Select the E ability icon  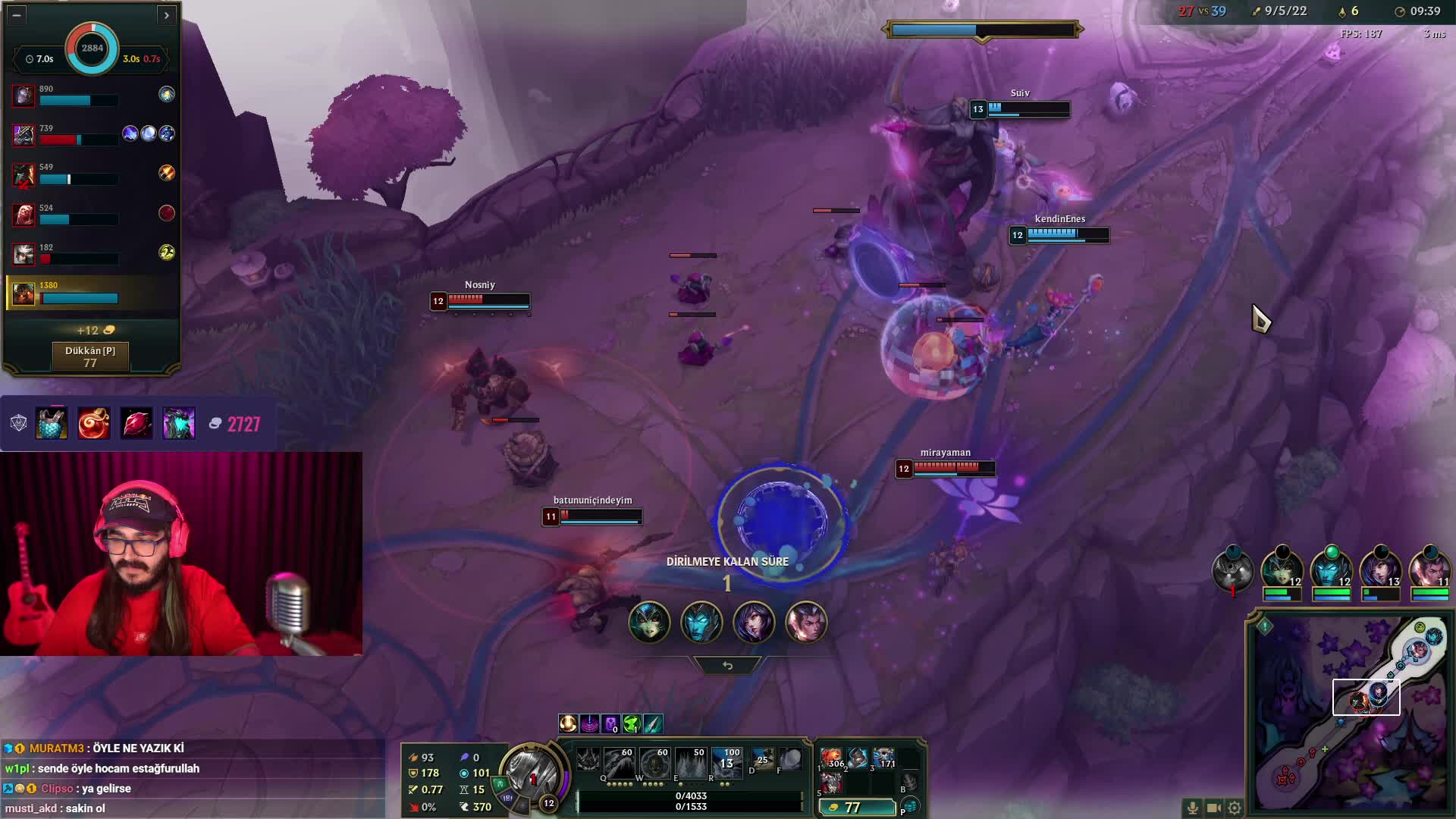click(690, 761)
